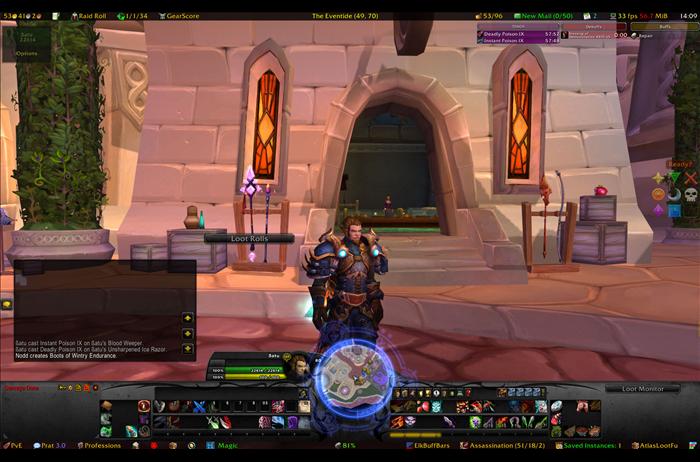Open the AtlasLootFu entry

pos(660,445)
